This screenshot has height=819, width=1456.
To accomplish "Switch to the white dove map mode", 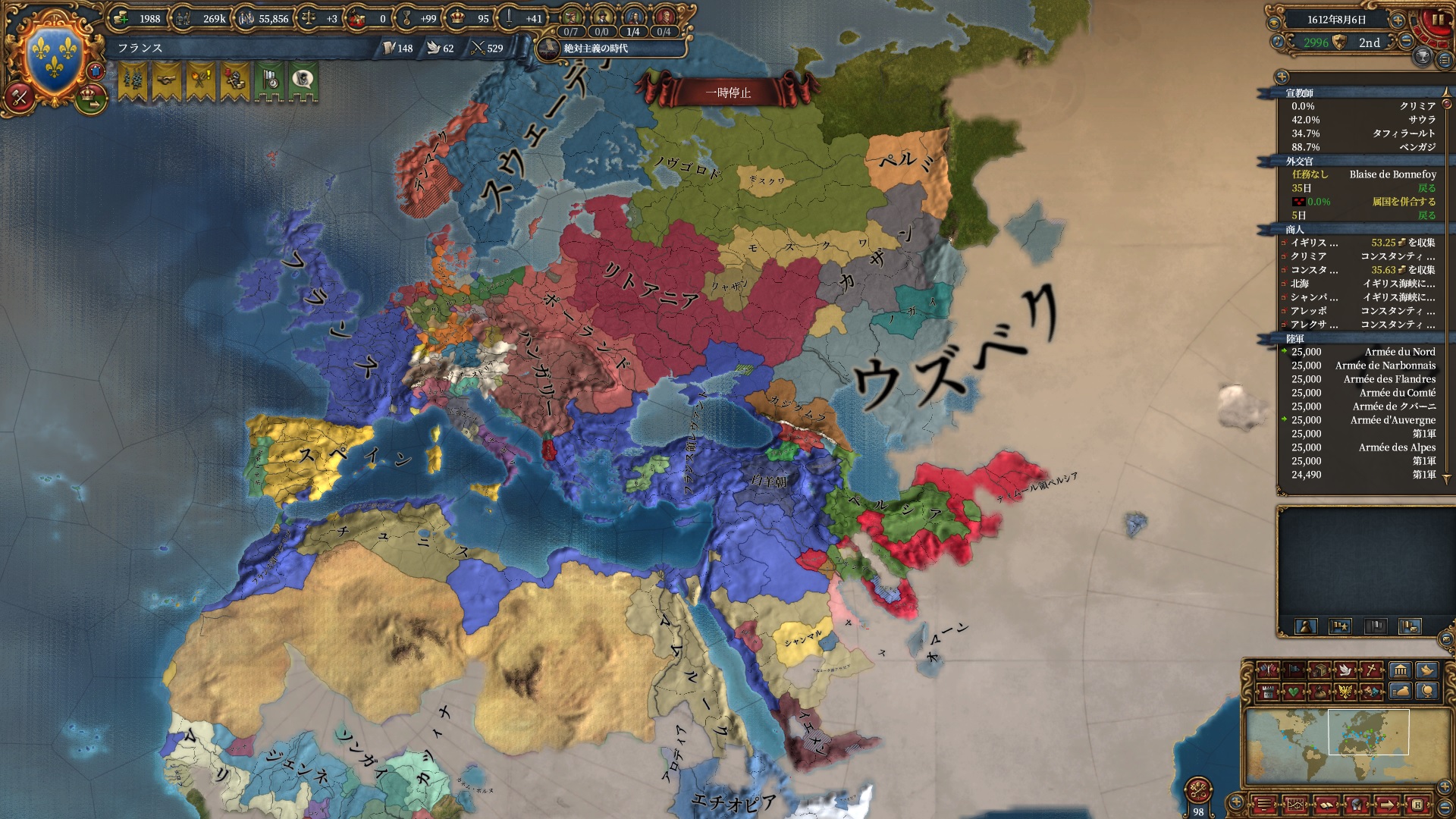I will 1345,670.
